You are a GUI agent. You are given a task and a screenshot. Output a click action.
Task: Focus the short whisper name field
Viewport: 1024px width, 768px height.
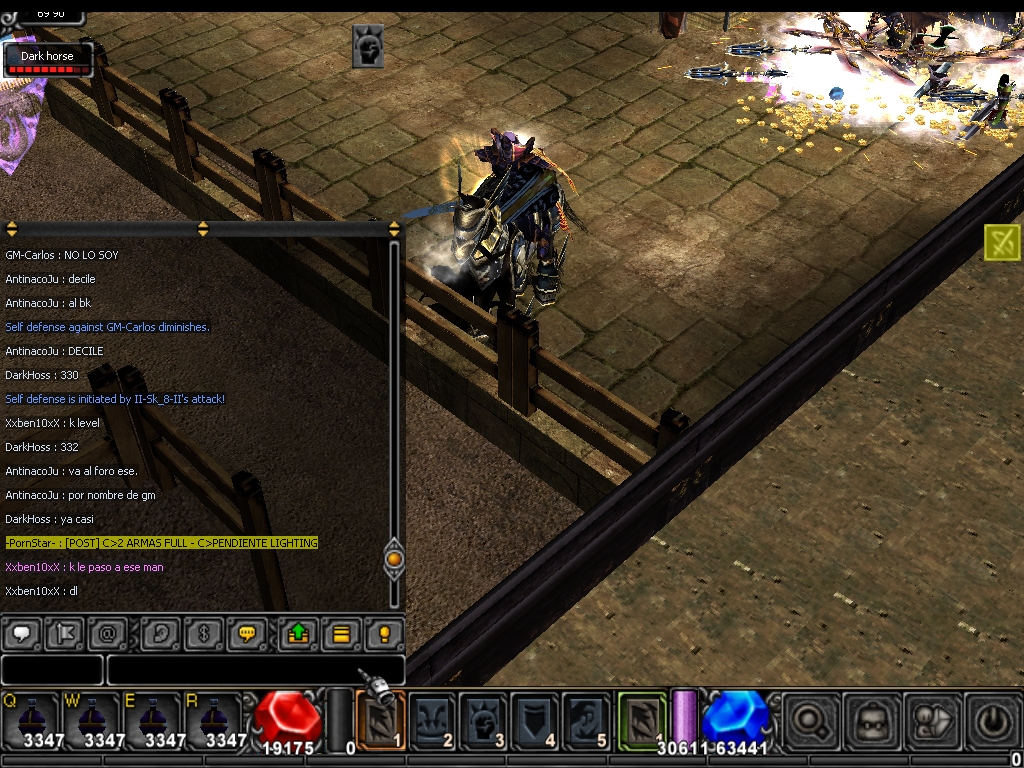52,669
